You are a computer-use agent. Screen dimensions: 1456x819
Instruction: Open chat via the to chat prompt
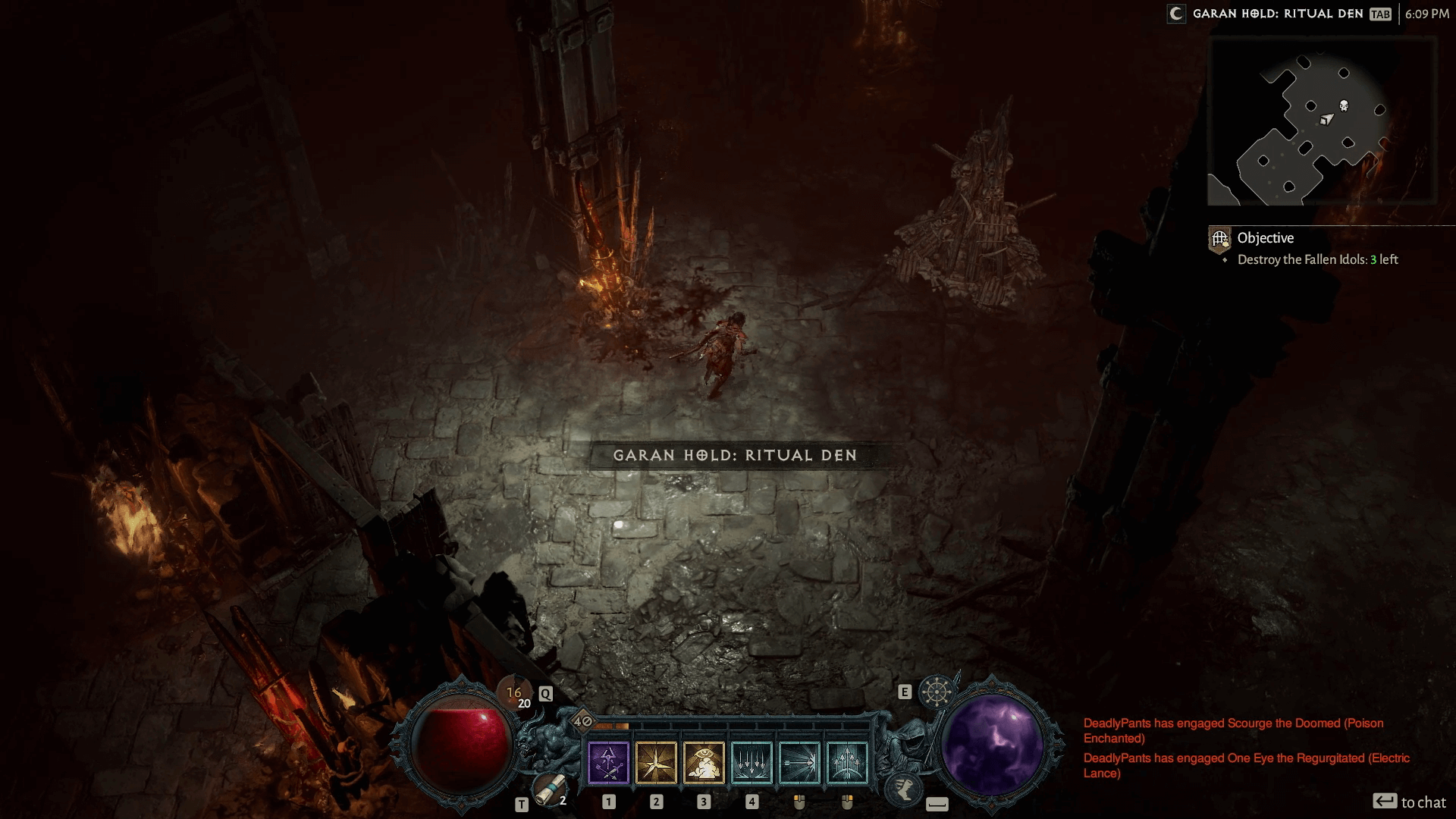point(1410,802)
